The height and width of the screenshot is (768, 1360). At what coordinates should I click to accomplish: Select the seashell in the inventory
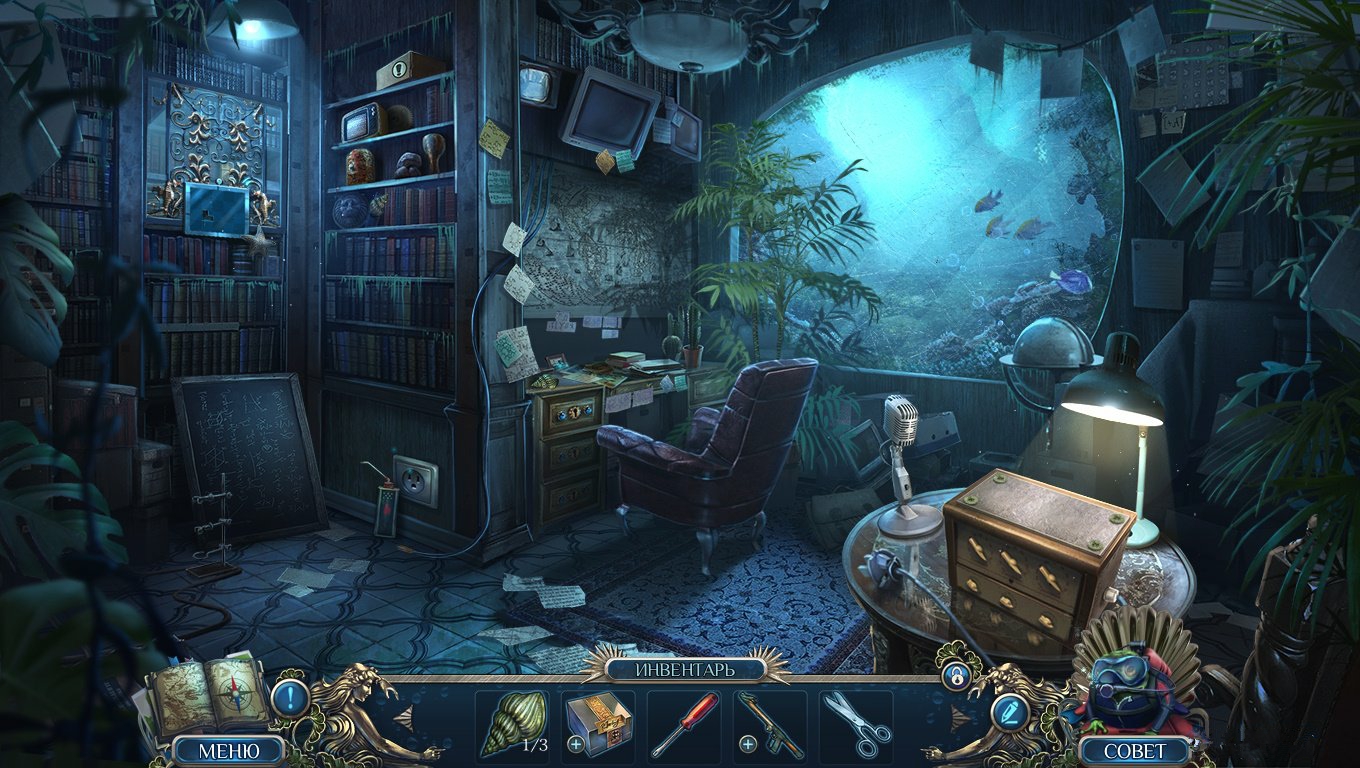coord(514,722)
